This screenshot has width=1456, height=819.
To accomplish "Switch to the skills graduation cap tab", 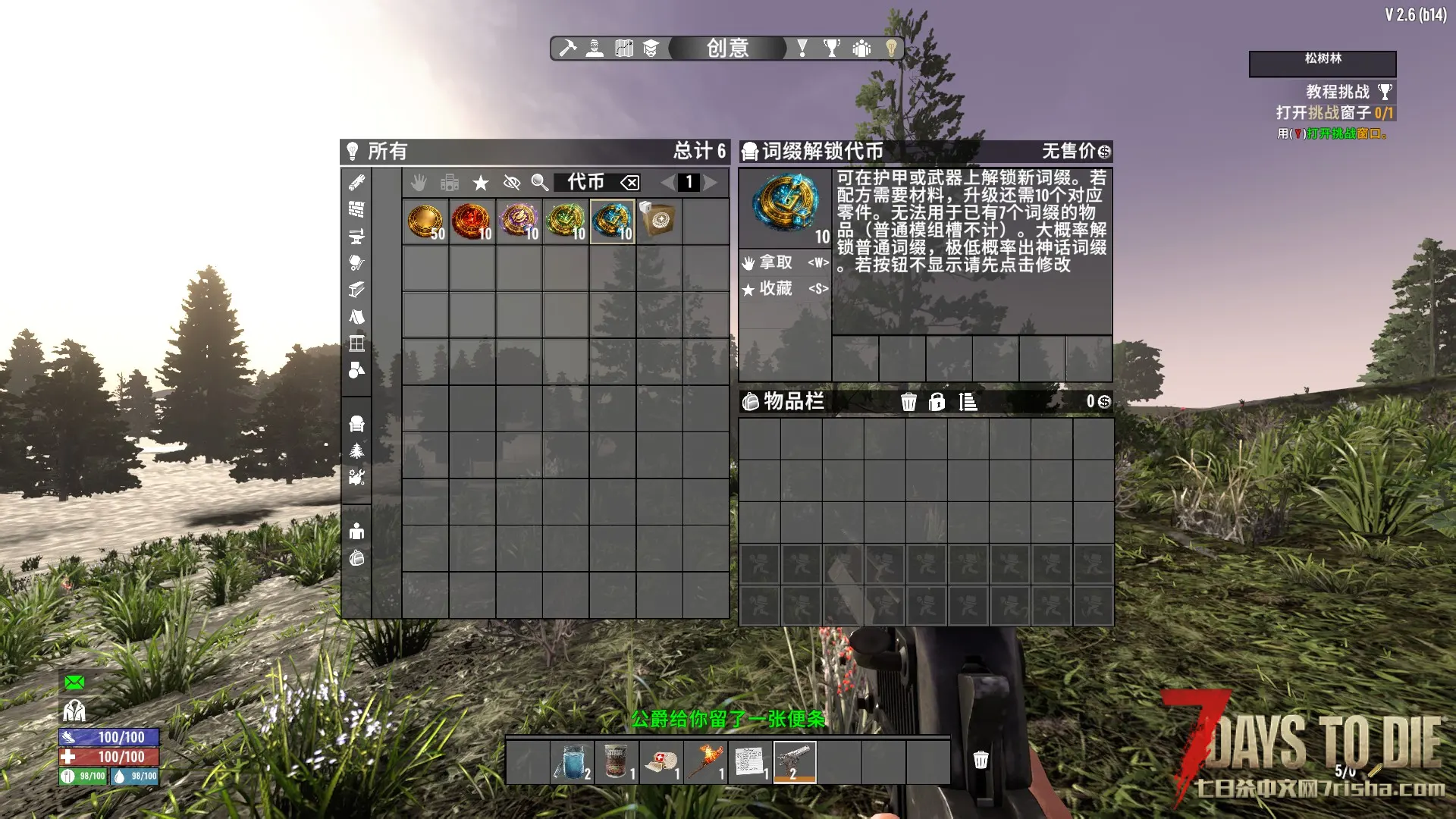I will [651, 49].
